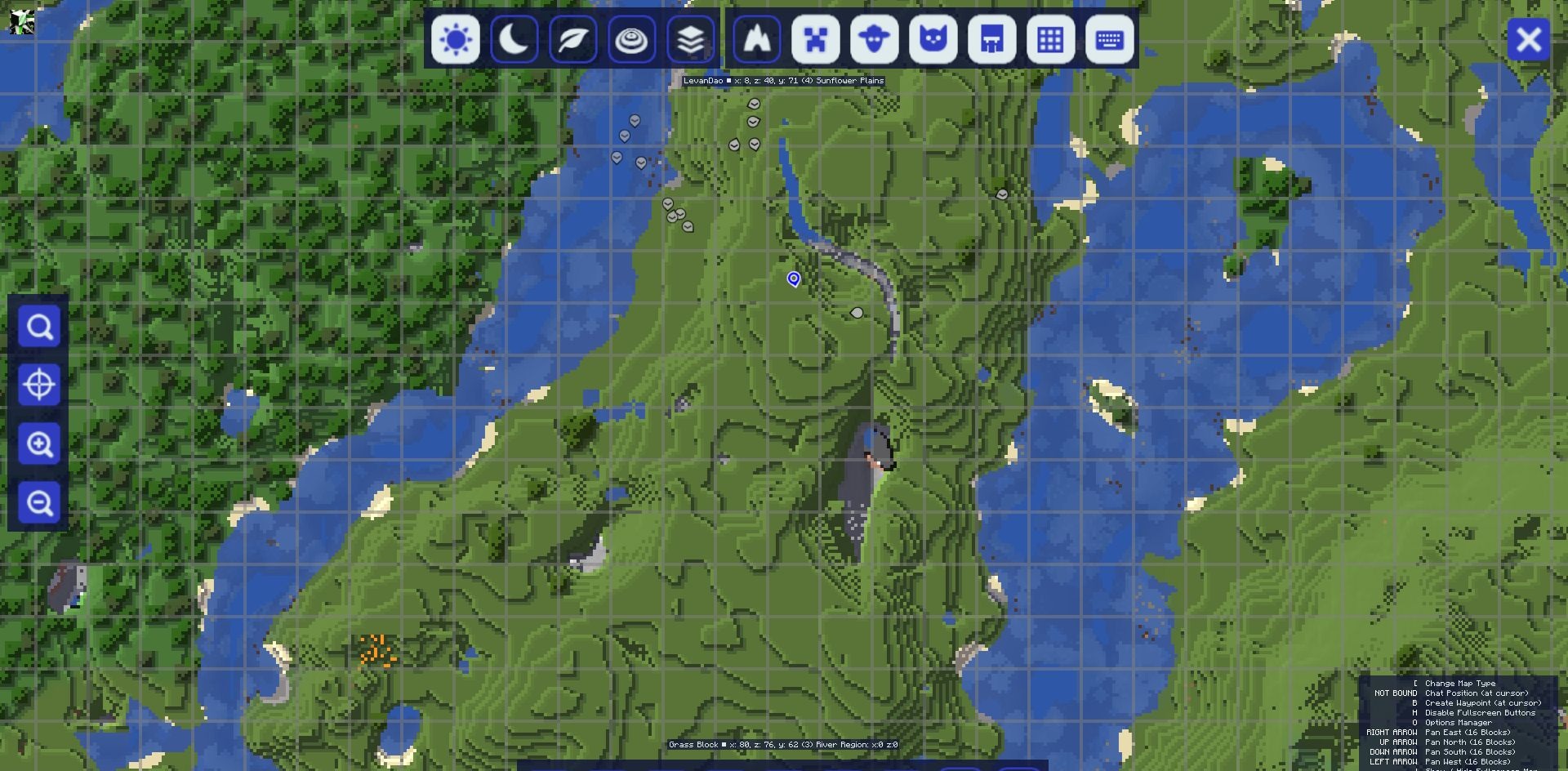Toggle villager markers with villager icon
Image resolution: width=1568 pixels, height=771 pixels.
click(991, 39)
